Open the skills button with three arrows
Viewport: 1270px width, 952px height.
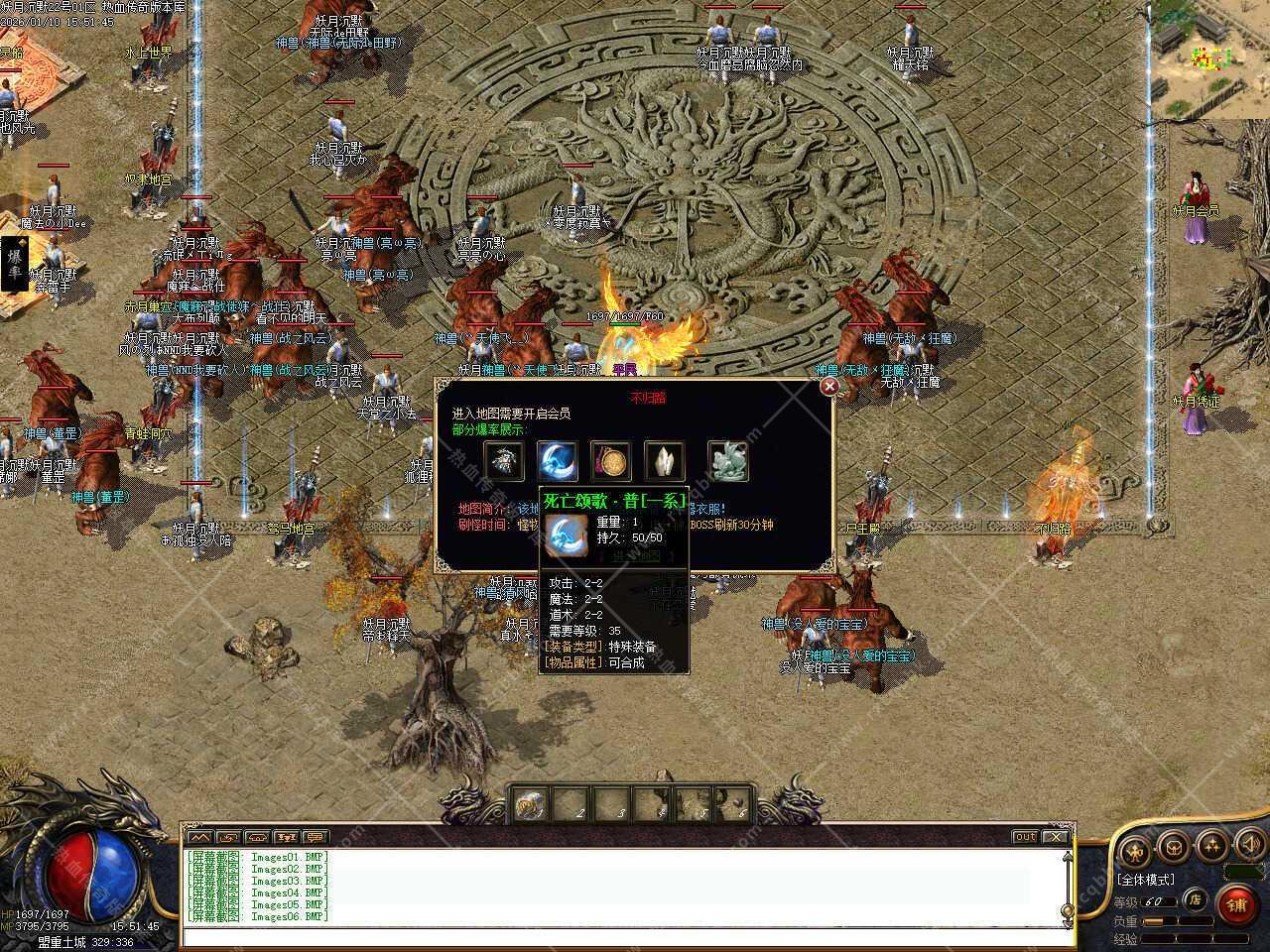click(x=1211, y=846)
